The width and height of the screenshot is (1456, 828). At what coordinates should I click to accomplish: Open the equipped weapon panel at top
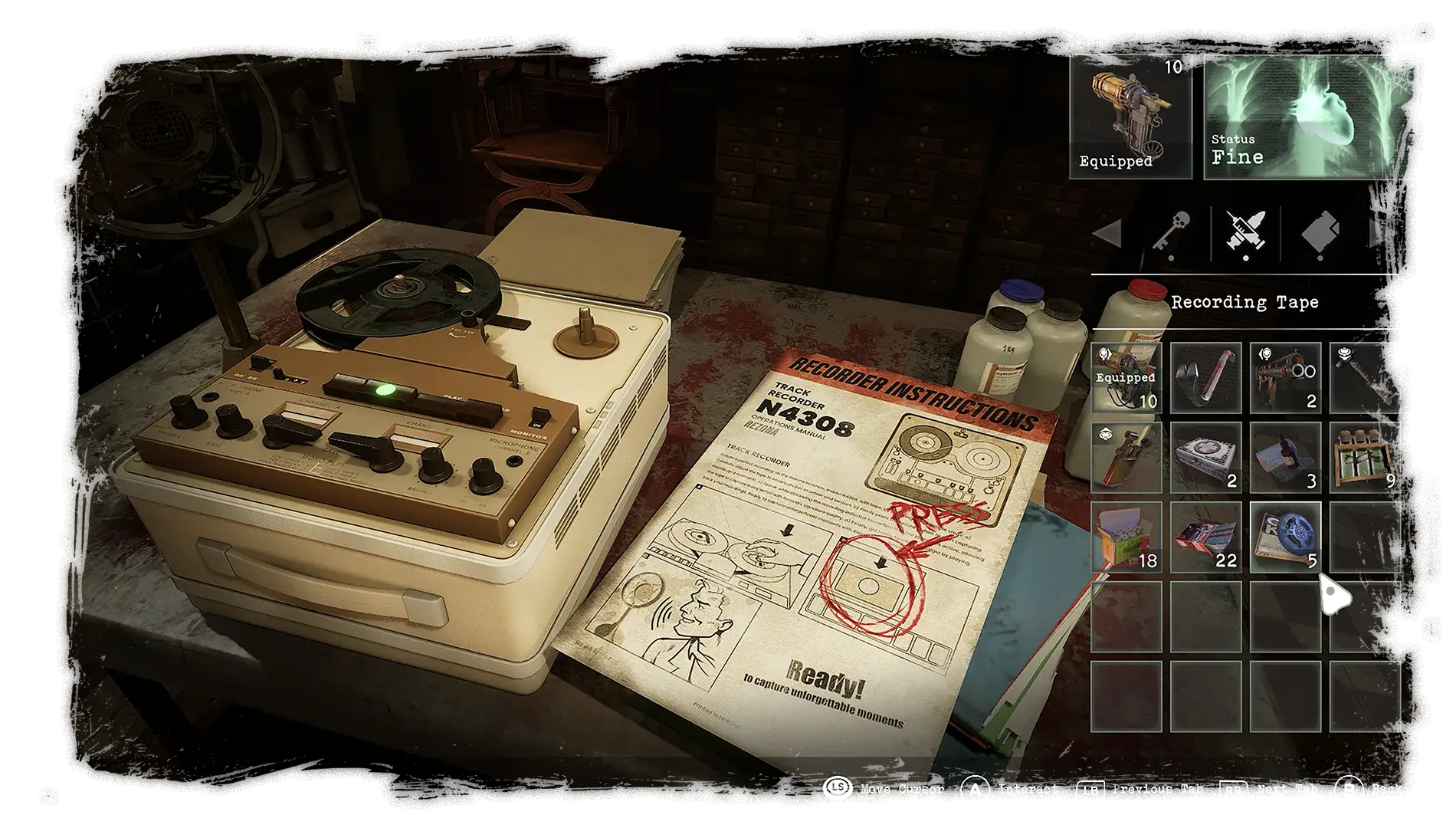click(1130, 117)
